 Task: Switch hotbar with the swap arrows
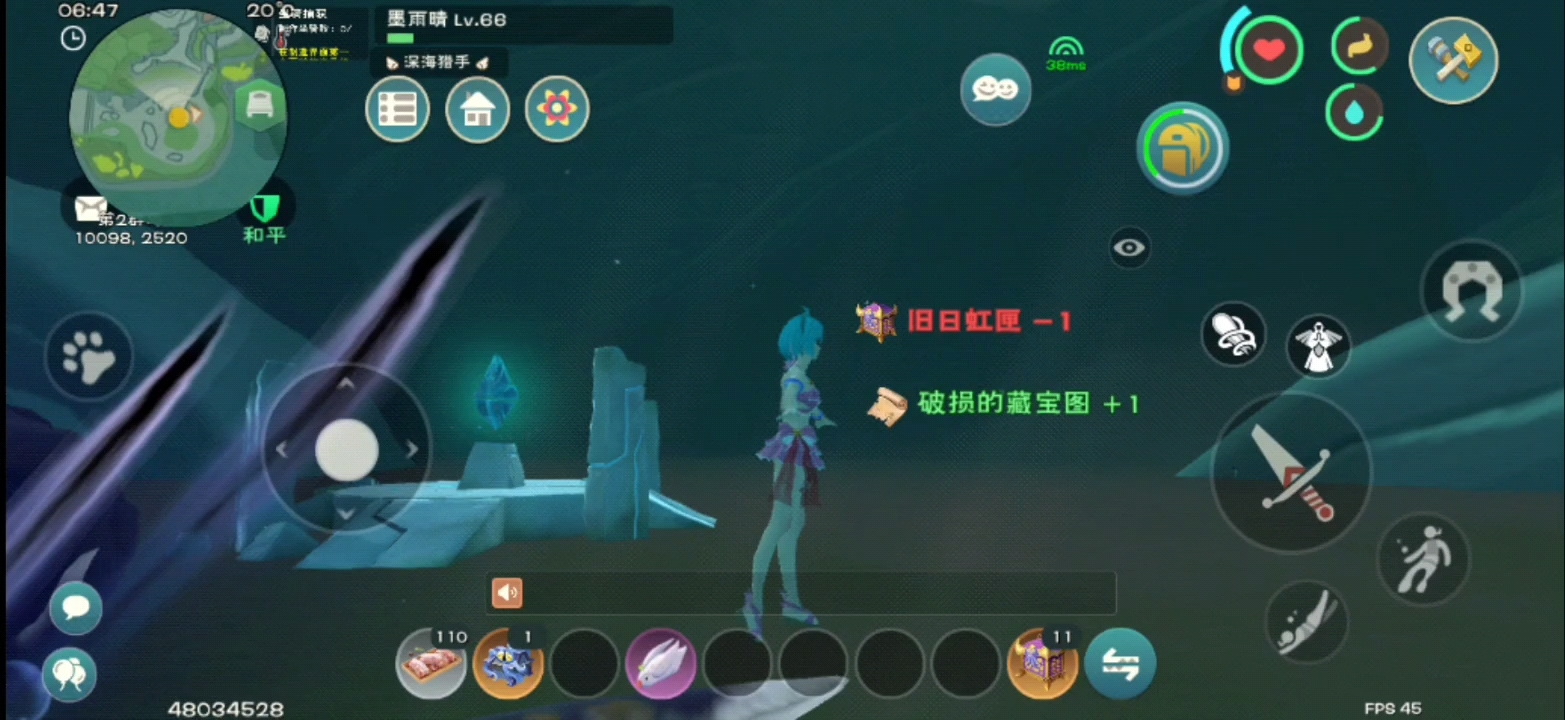pos(1121,662)
